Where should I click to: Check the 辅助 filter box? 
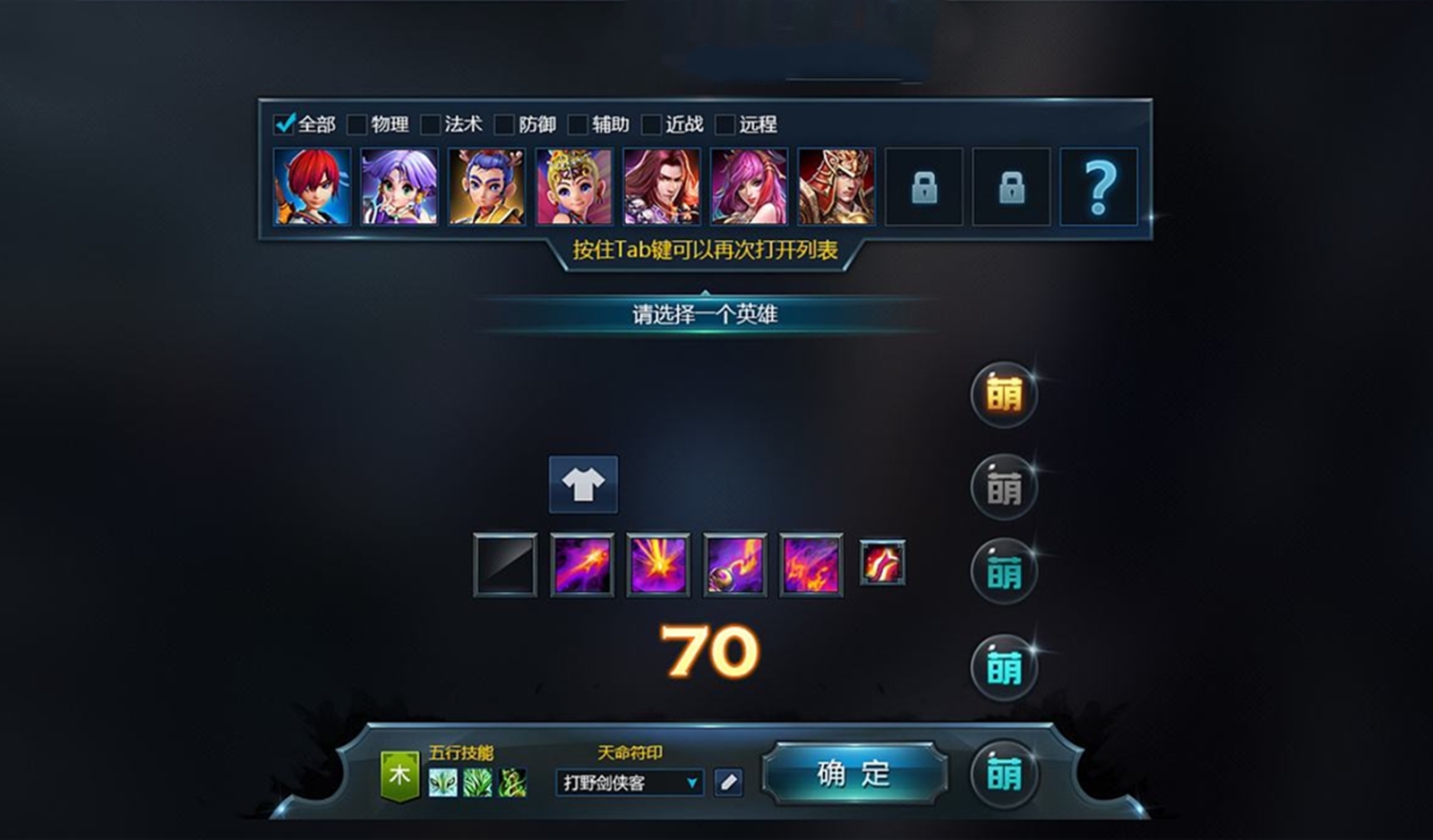578,124
